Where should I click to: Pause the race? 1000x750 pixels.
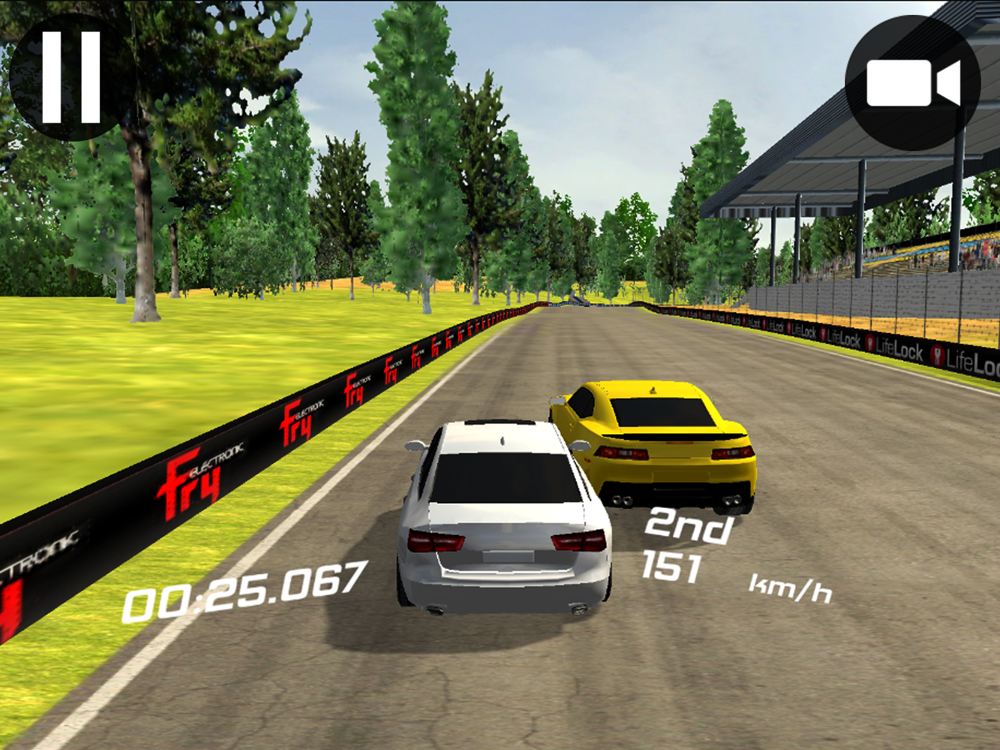point(71,76)
